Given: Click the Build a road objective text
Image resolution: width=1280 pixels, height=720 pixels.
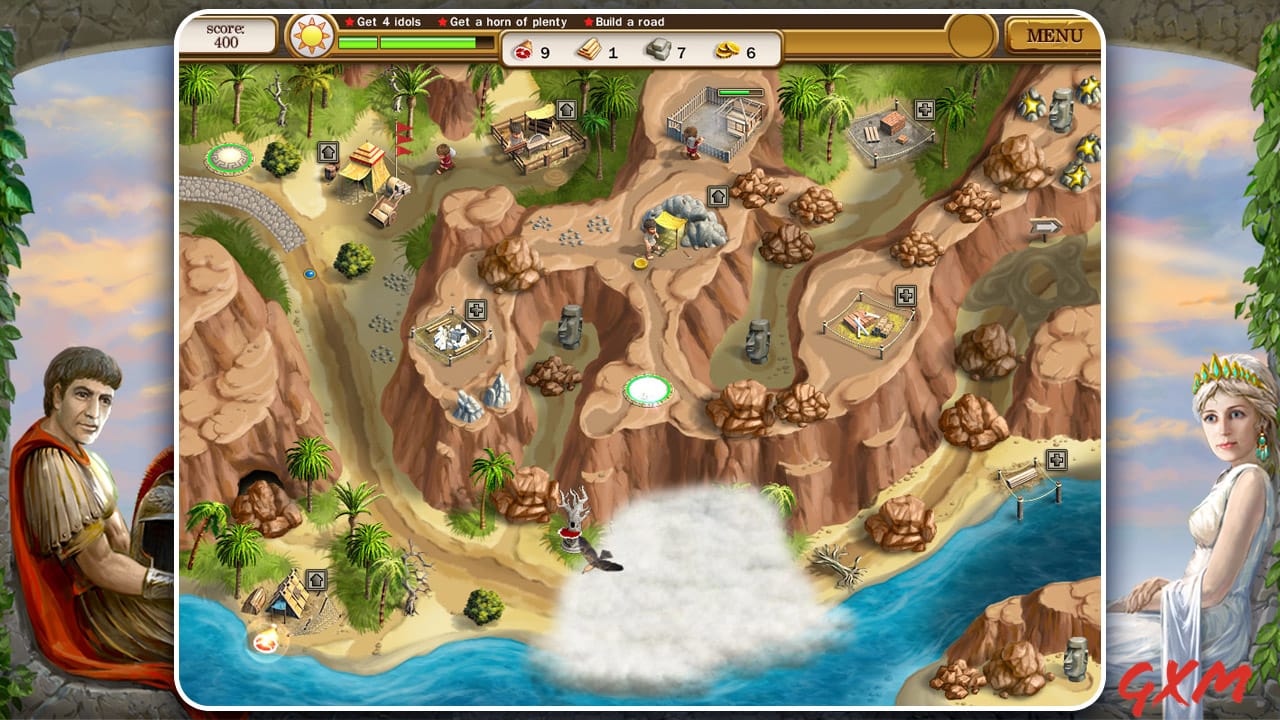Looking at the screenshot, I should click(625, 21).
